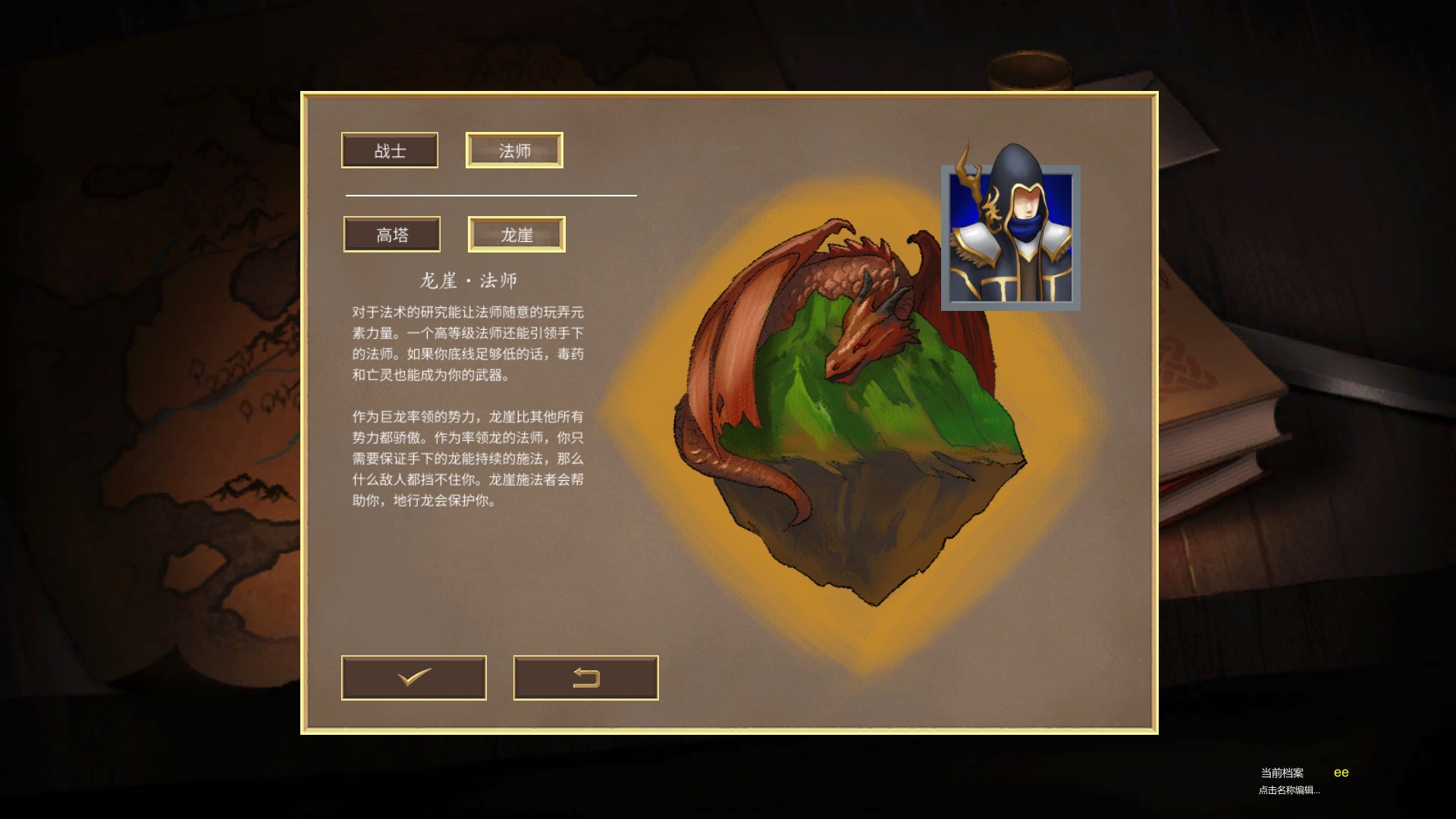Toggle the 战士 class selection
1456x819 pixels.
coord(390,150)
